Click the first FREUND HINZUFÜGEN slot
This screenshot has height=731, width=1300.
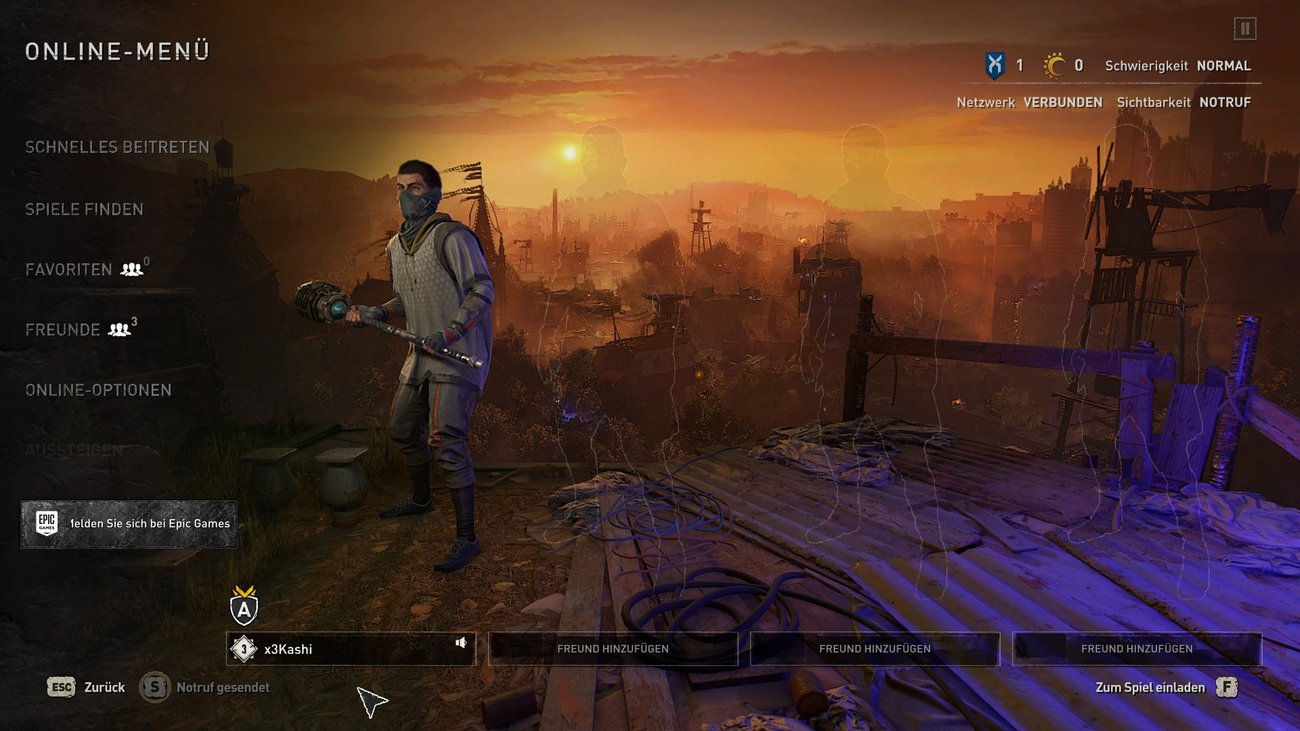(x=611, y=648)
